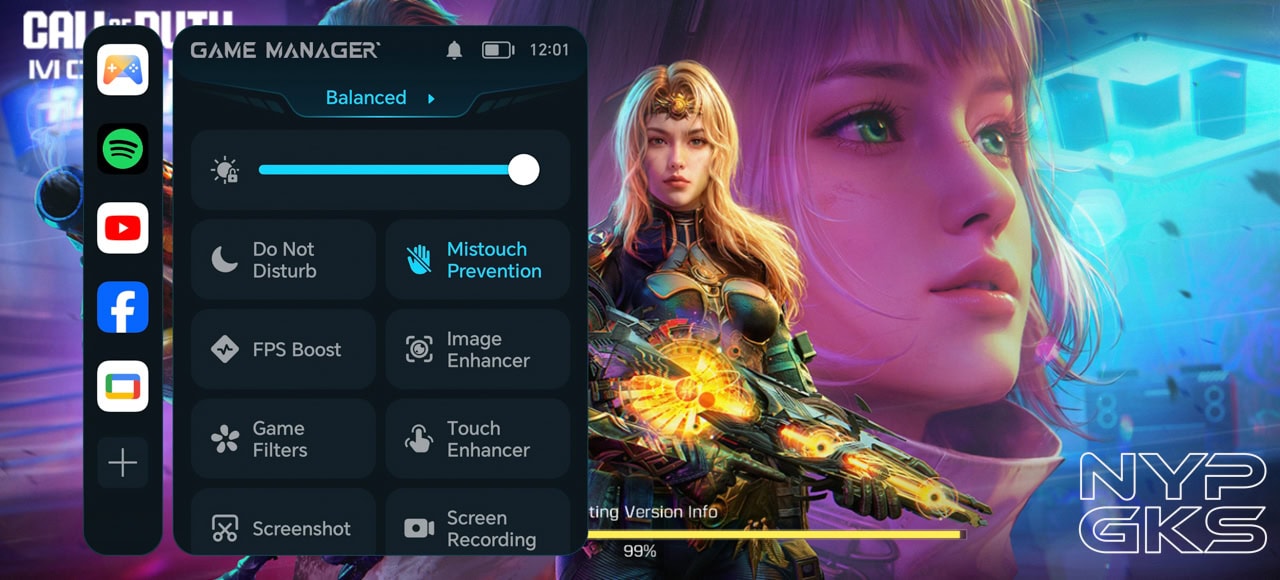Turn on Touch Enhancer
This screenshot has width=1280, height=580.
point(477,439)
